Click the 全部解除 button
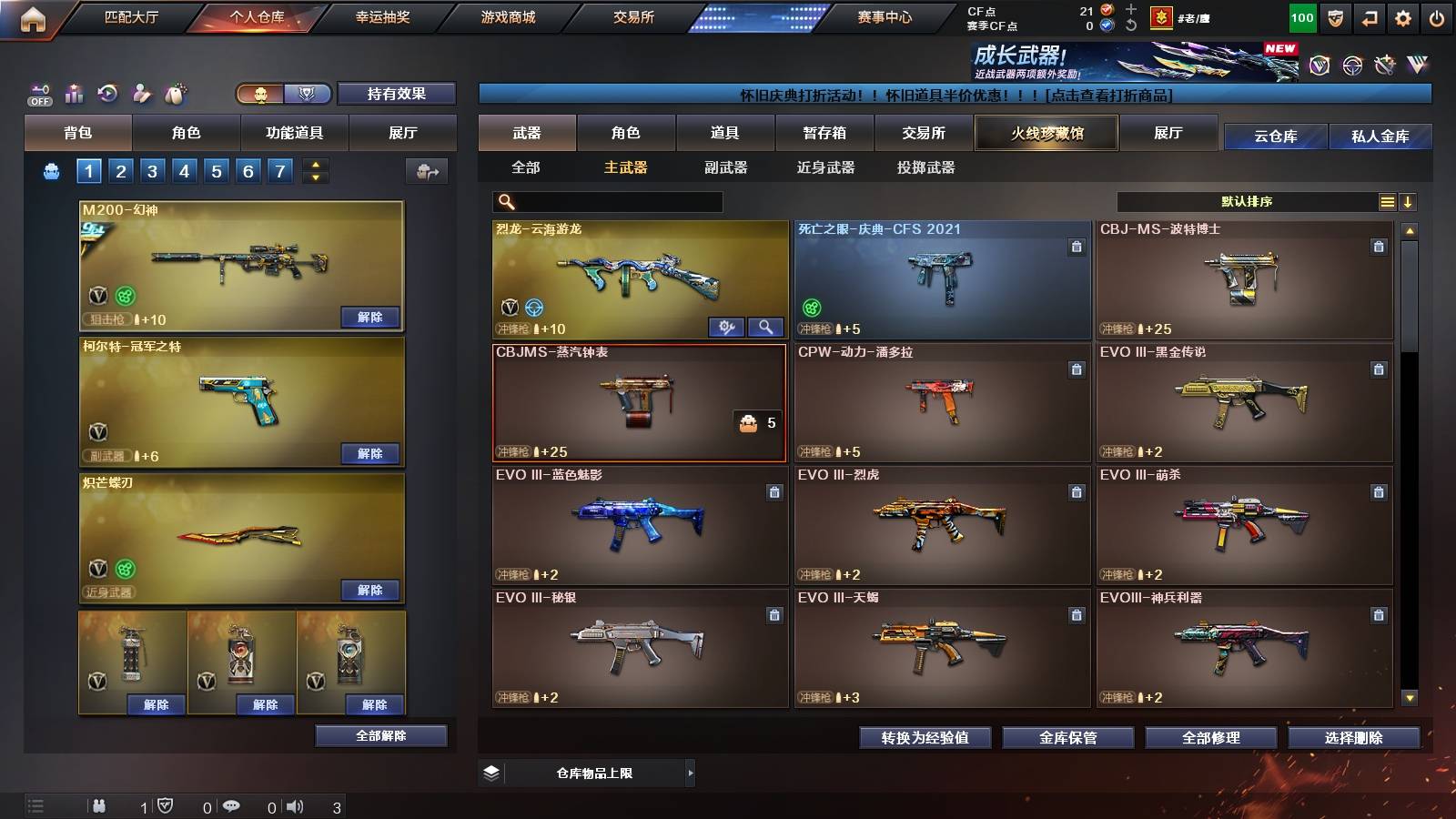The image size is (1456, 819). click(381, 735)
